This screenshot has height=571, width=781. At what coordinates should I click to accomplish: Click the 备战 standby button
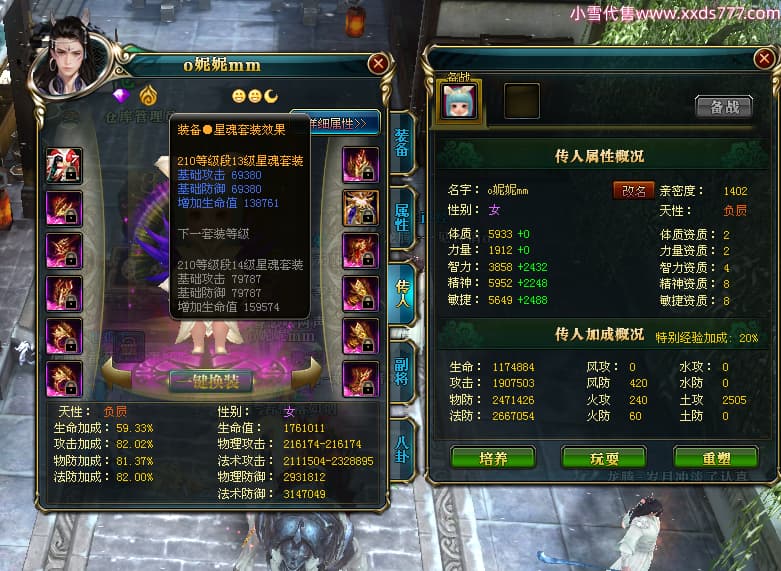pyautogui.click(x=723, y=107)
